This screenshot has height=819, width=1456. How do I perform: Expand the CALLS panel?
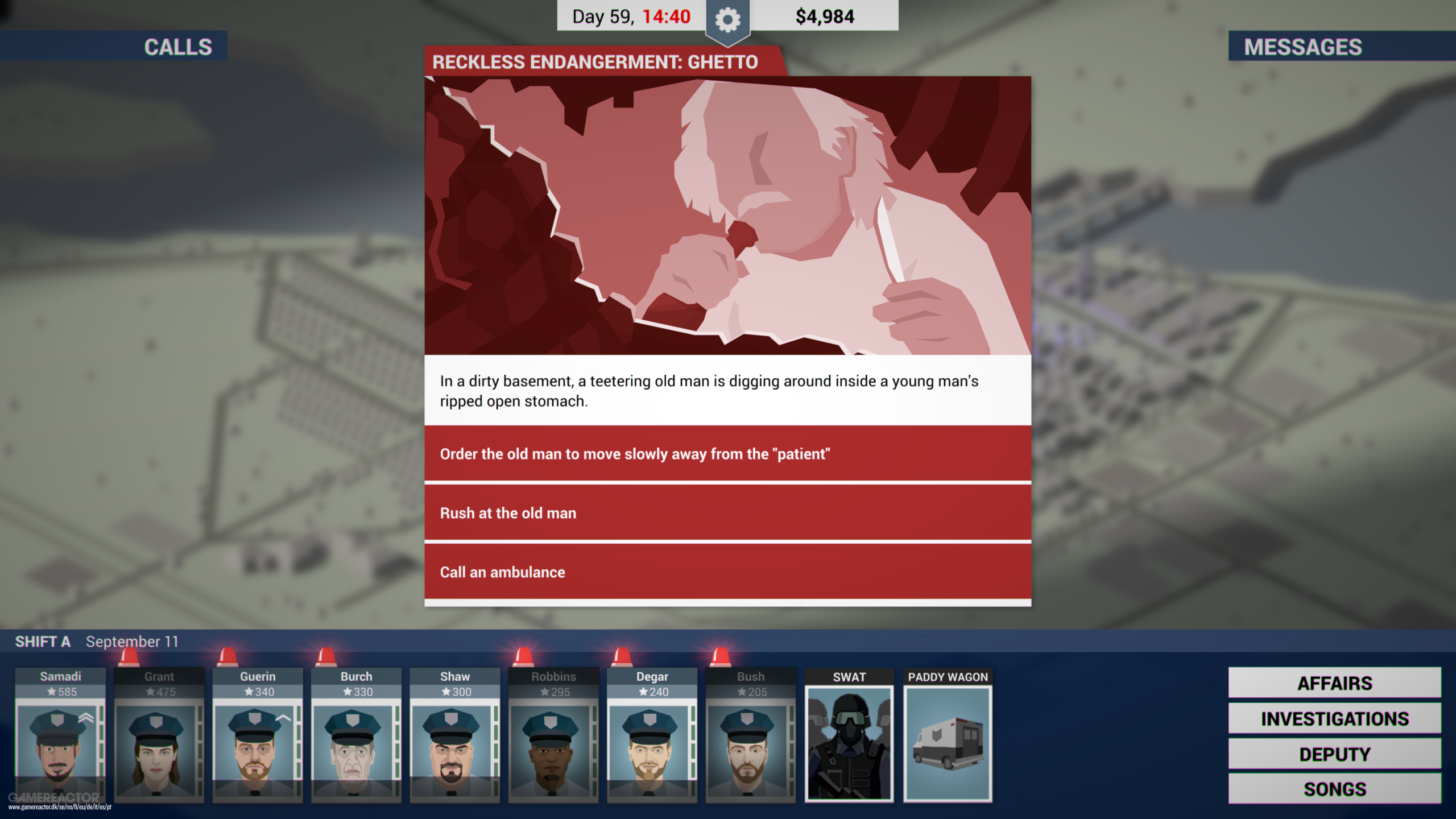click(177, 47)
